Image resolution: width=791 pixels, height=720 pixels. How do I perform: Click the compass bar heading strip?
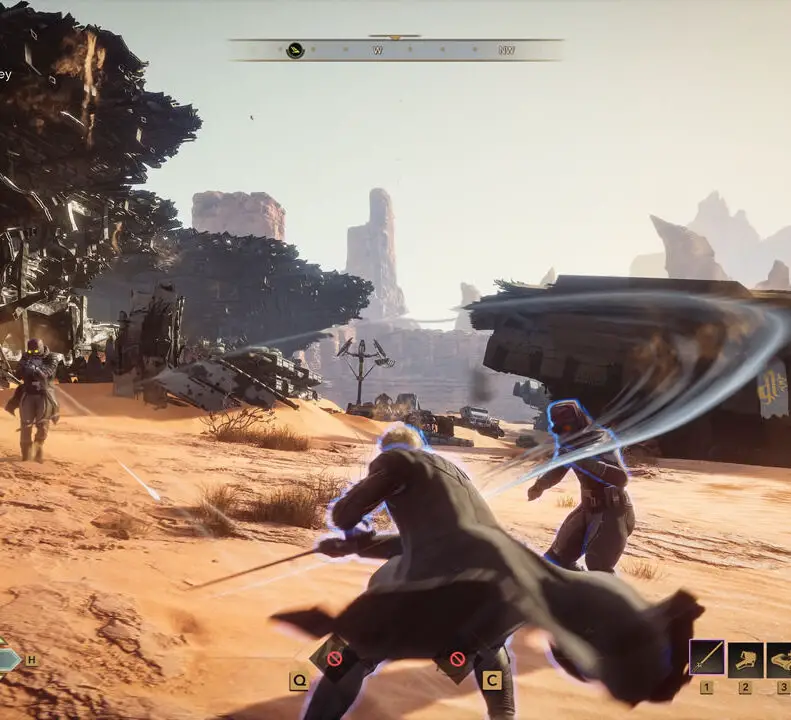pos(396,50)
